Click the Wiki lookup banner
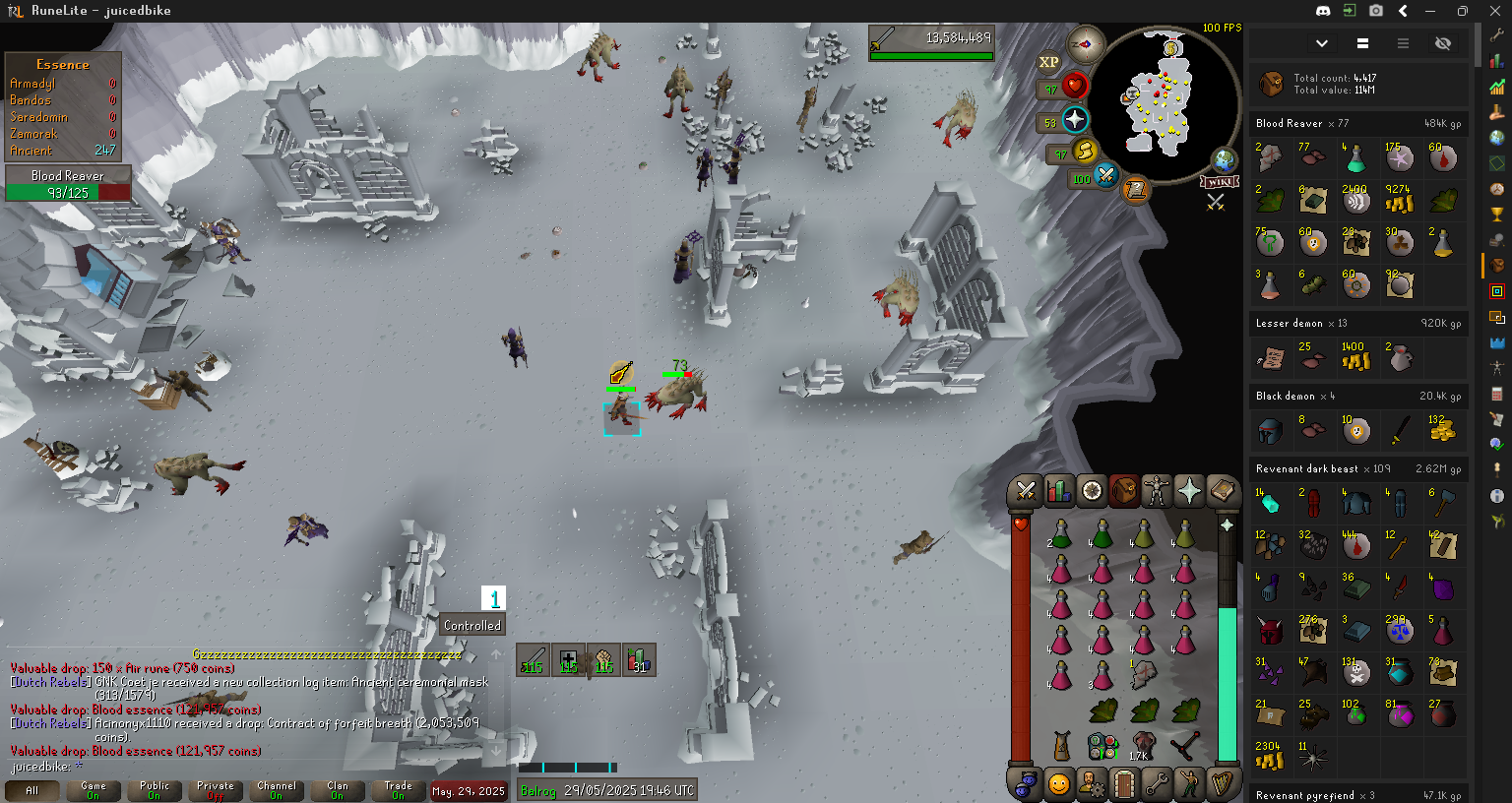The height and width of the screenshot is (803, 1512). point(1219,182)
